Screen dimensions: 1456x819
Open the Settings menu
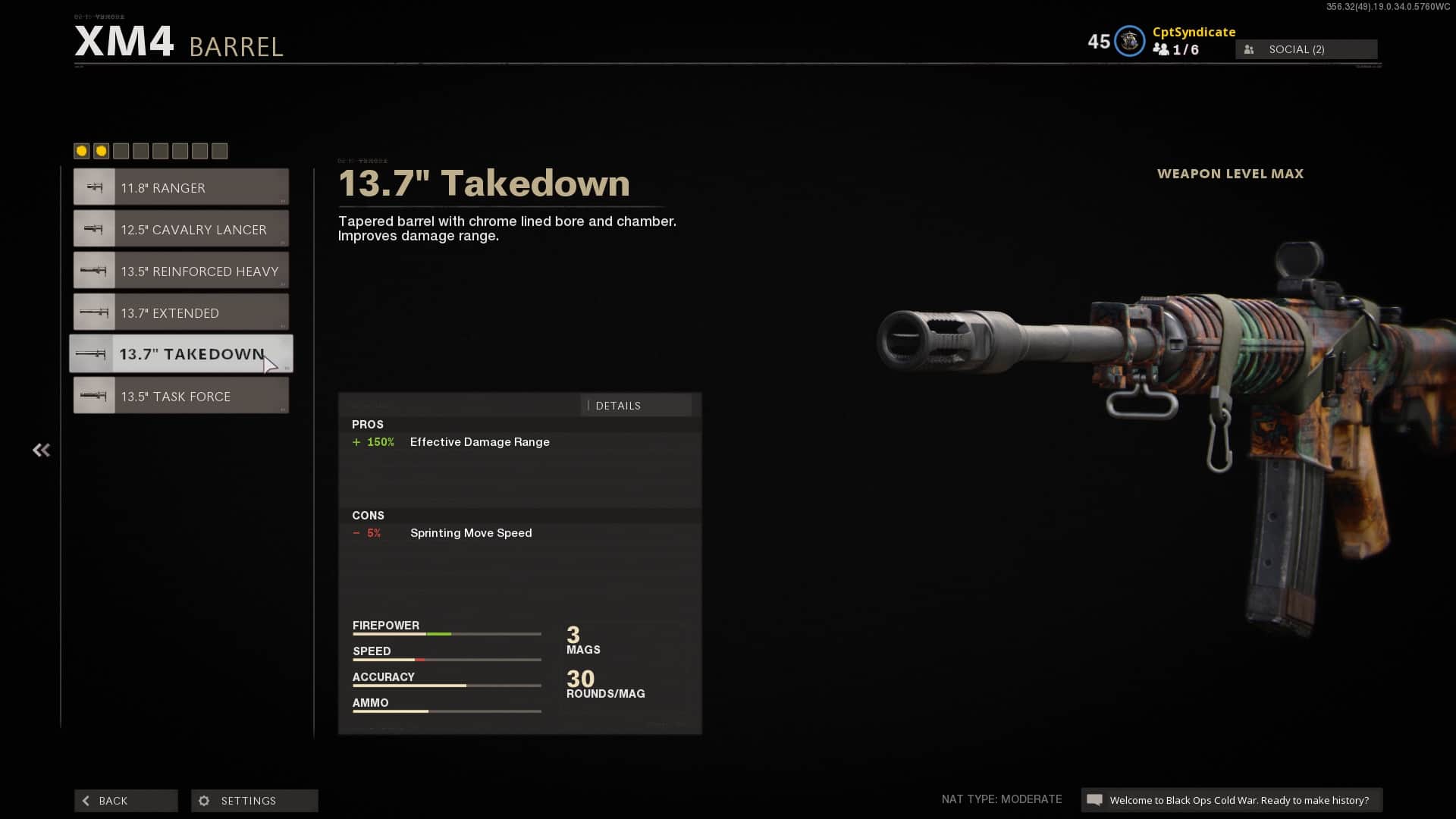(x=254, y=801)
